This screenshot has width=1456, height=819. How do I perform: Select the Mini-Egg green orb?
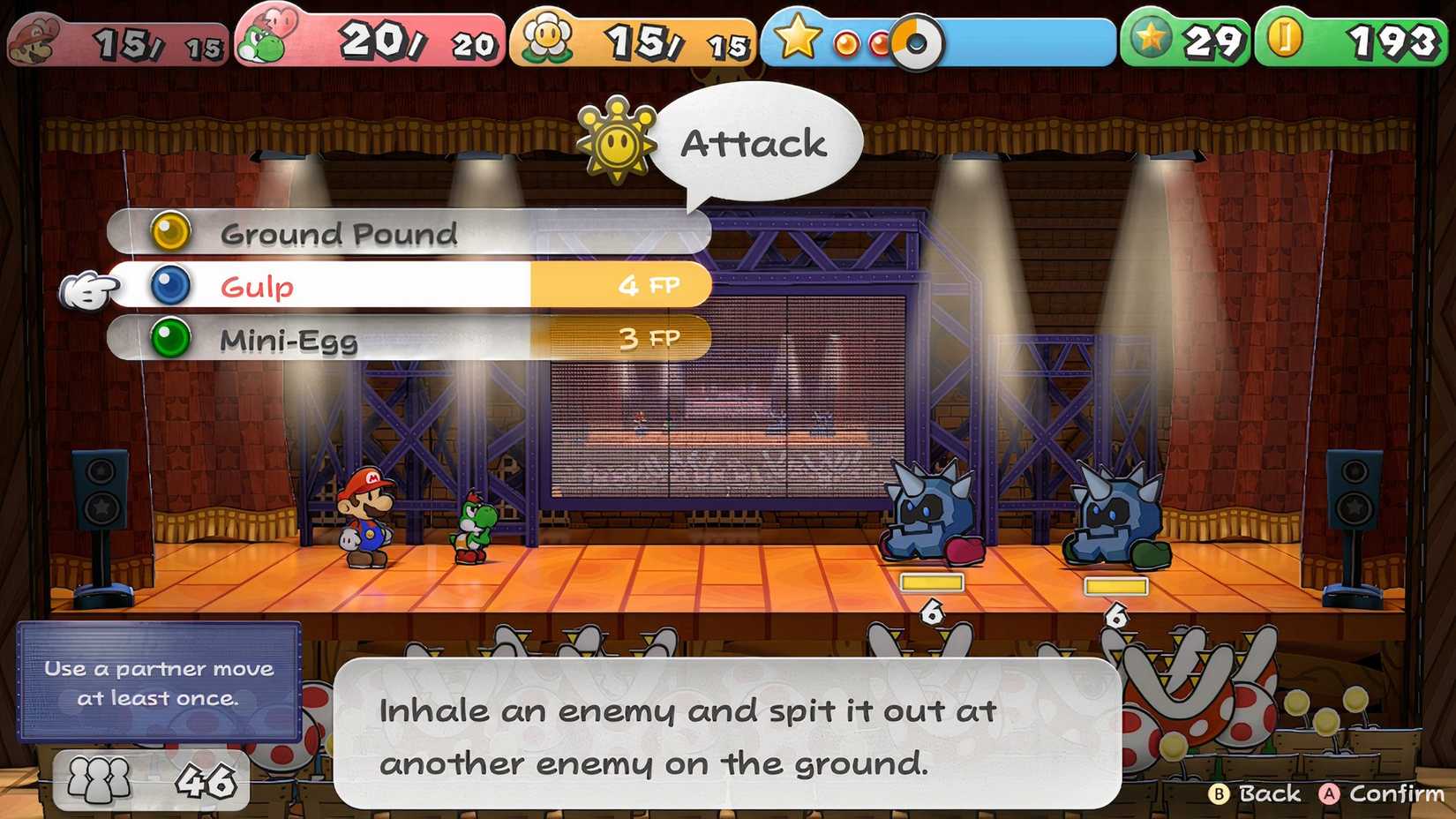[x=173, y=337]
